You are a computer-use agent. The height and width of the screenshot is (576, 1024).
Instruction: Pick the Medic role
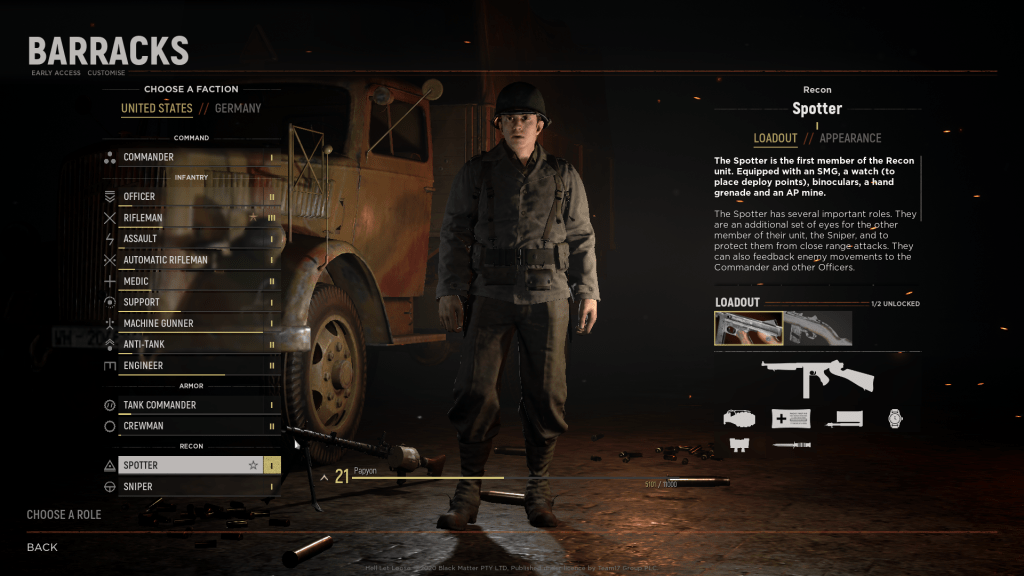click(x=190, y=281)
